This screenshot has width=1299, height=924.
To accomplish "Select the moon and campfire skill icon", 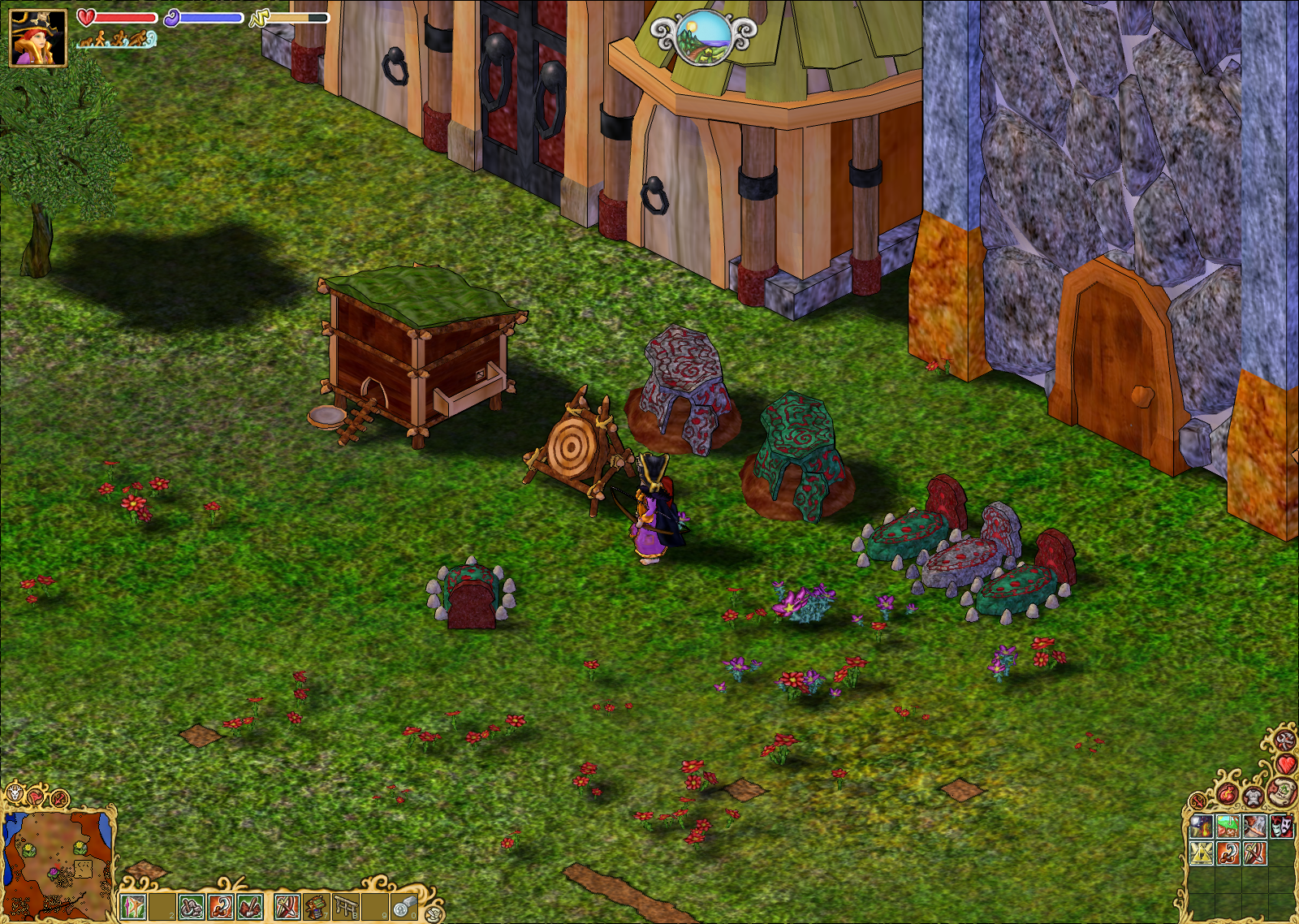I will pyautogui.click(x=1201, y=827).
